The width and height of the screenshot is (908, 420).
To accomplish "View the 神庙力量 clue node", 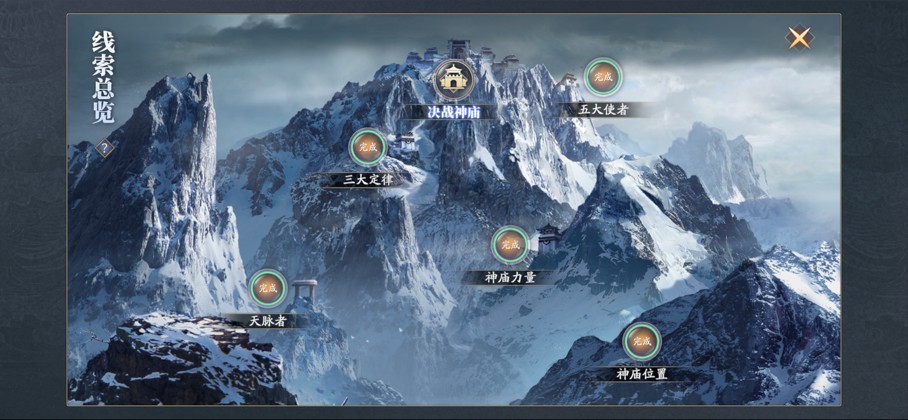I will point(510,245).
